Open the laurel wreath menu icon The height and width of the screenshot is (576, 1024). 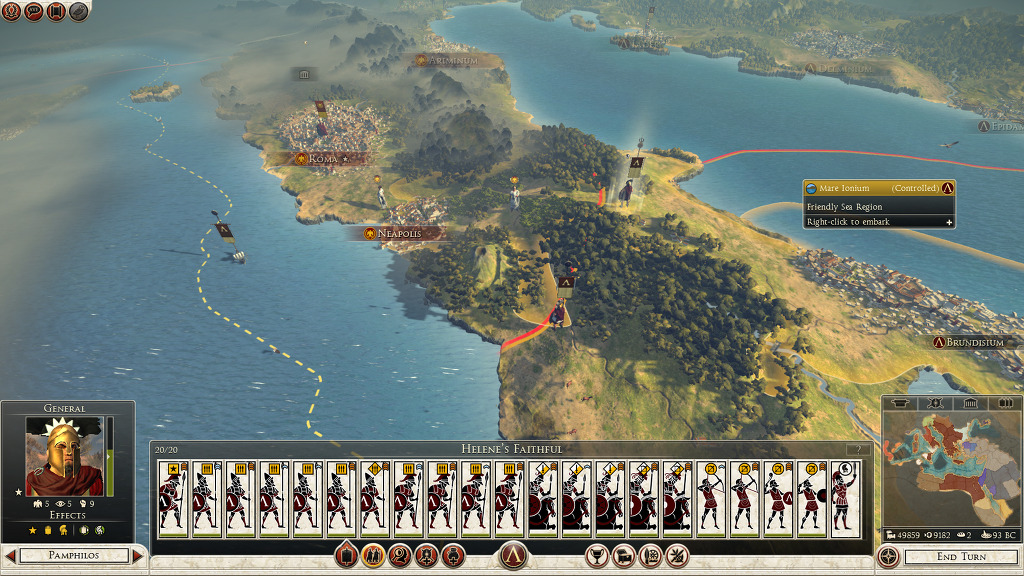coord(11,12)
